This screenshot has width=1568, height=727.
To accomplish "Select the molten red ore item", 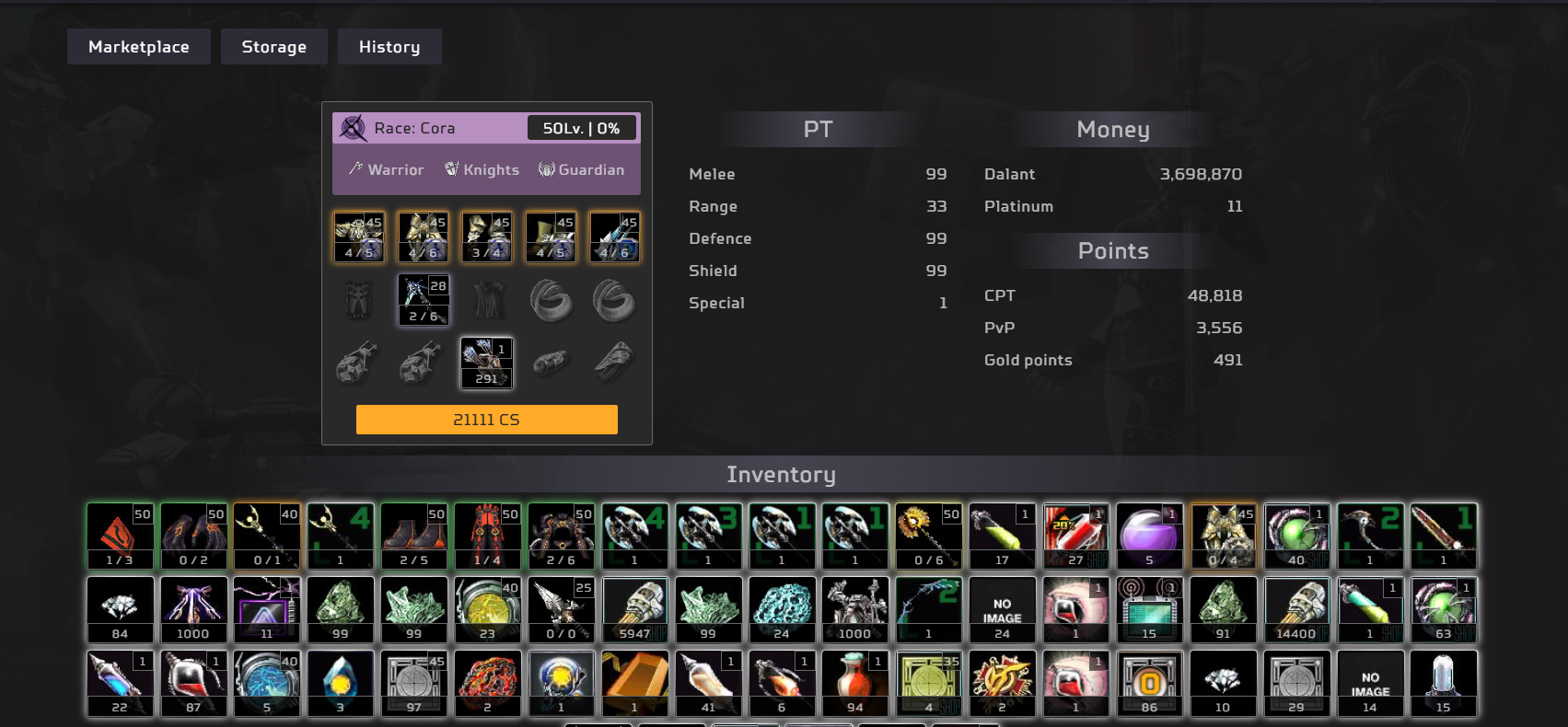I will 487,683.
